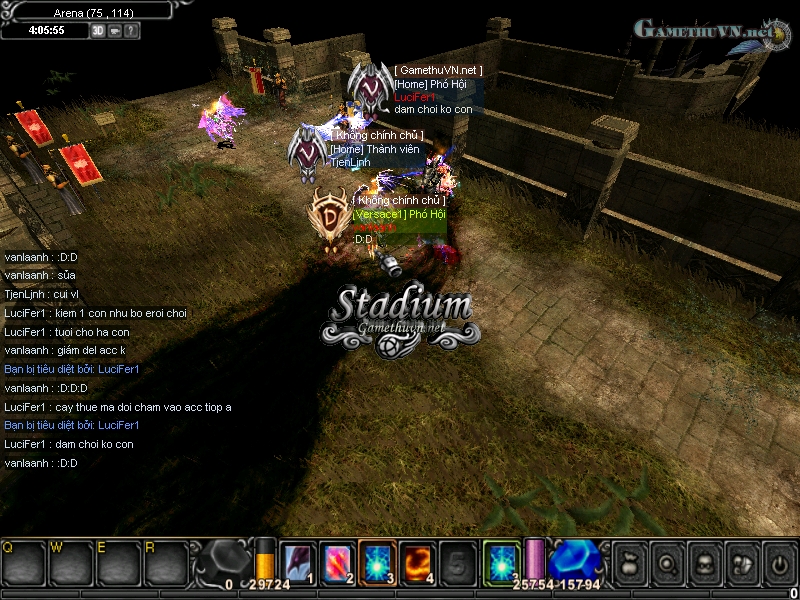
Task: Select the Q quick item slot
Action: (24, 564)
